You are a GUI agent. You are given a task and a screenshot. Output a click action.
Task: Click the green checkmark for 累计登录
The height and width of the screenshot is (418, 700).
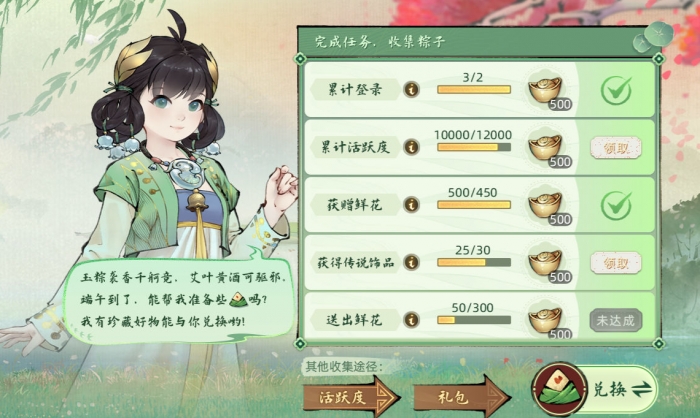[x=614, y=90]
